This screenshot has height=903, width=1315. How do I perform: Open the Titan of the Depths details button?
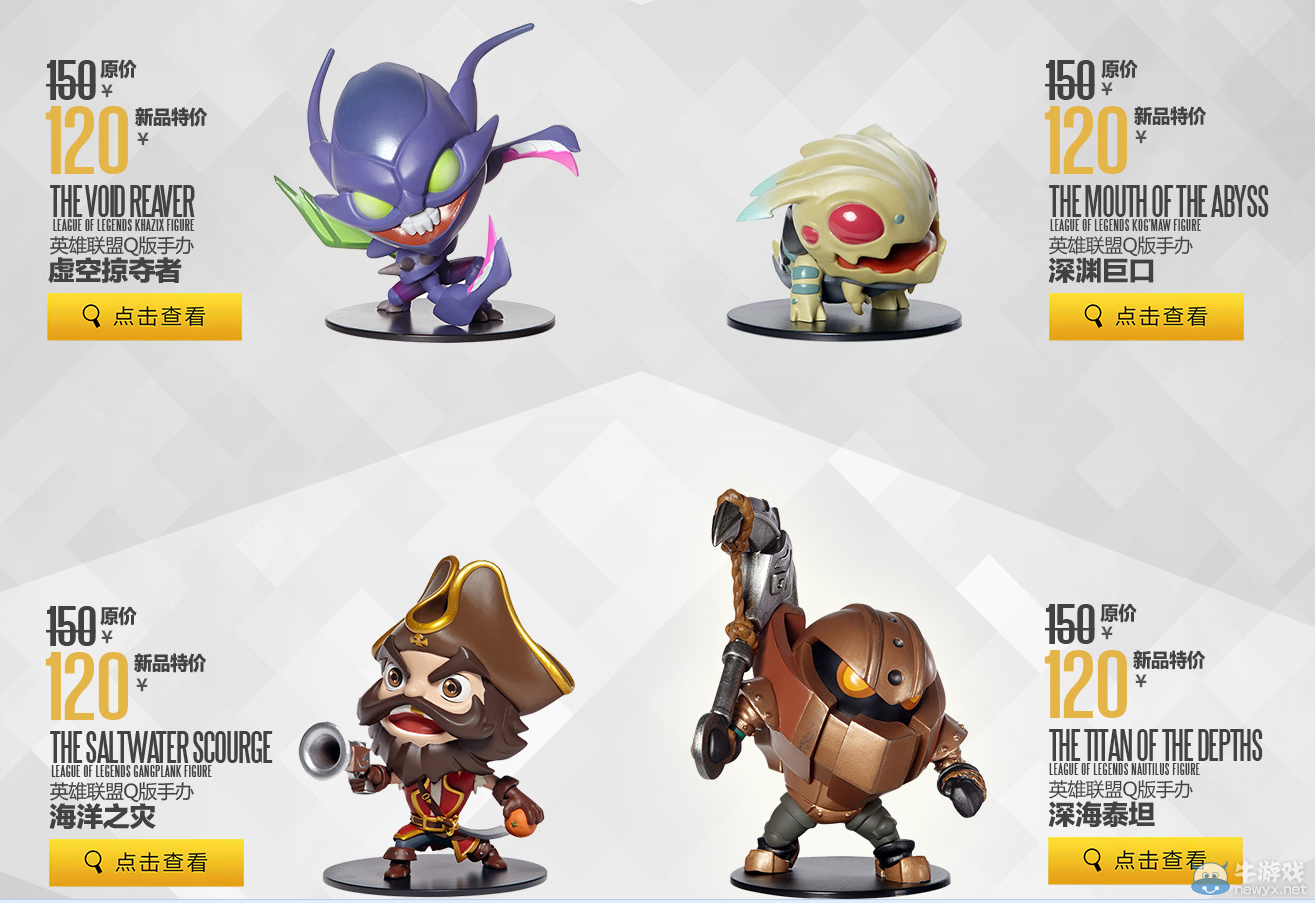click(x=1144, y=860)
